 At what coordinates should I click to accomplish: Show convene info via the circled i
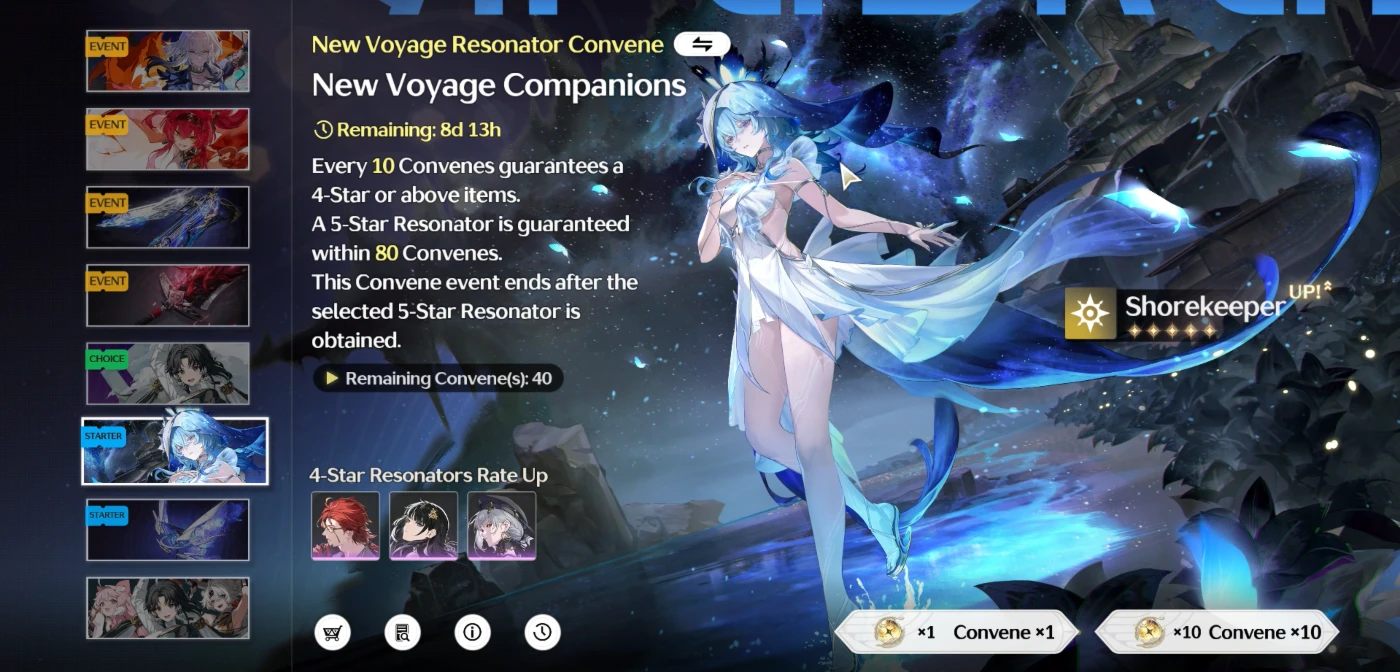(472, 632)
